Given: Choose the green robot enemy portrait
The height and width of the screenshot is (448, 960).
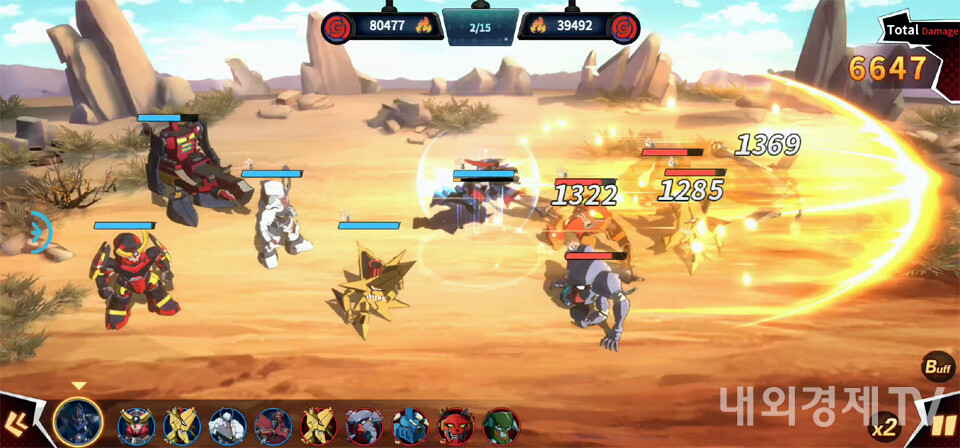Looking at the screenshot, I should [x=502, y=427].
